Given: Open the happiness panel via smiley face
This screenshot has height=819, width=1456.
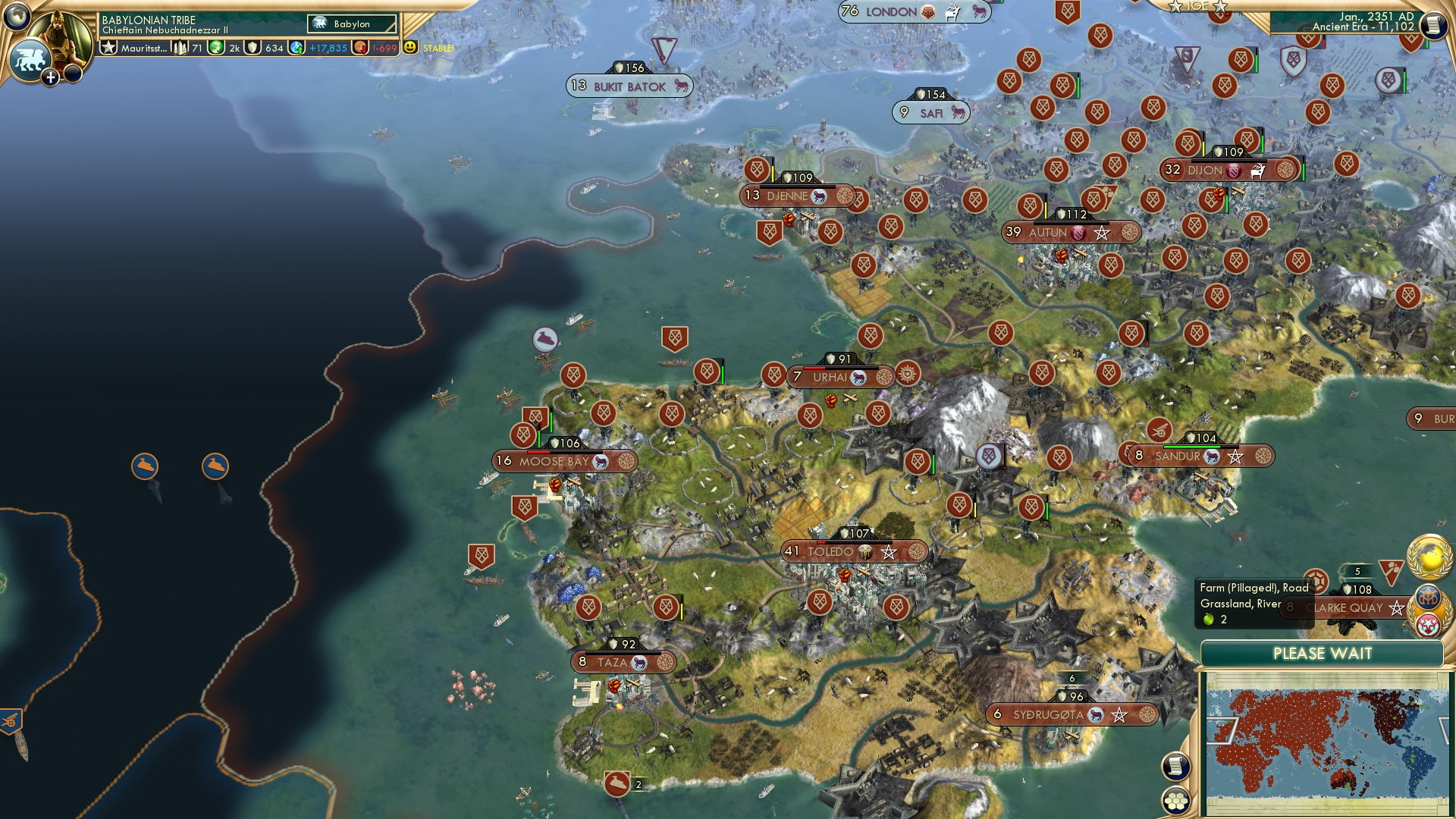Looking at the screenshot, I should pos(409,48).
